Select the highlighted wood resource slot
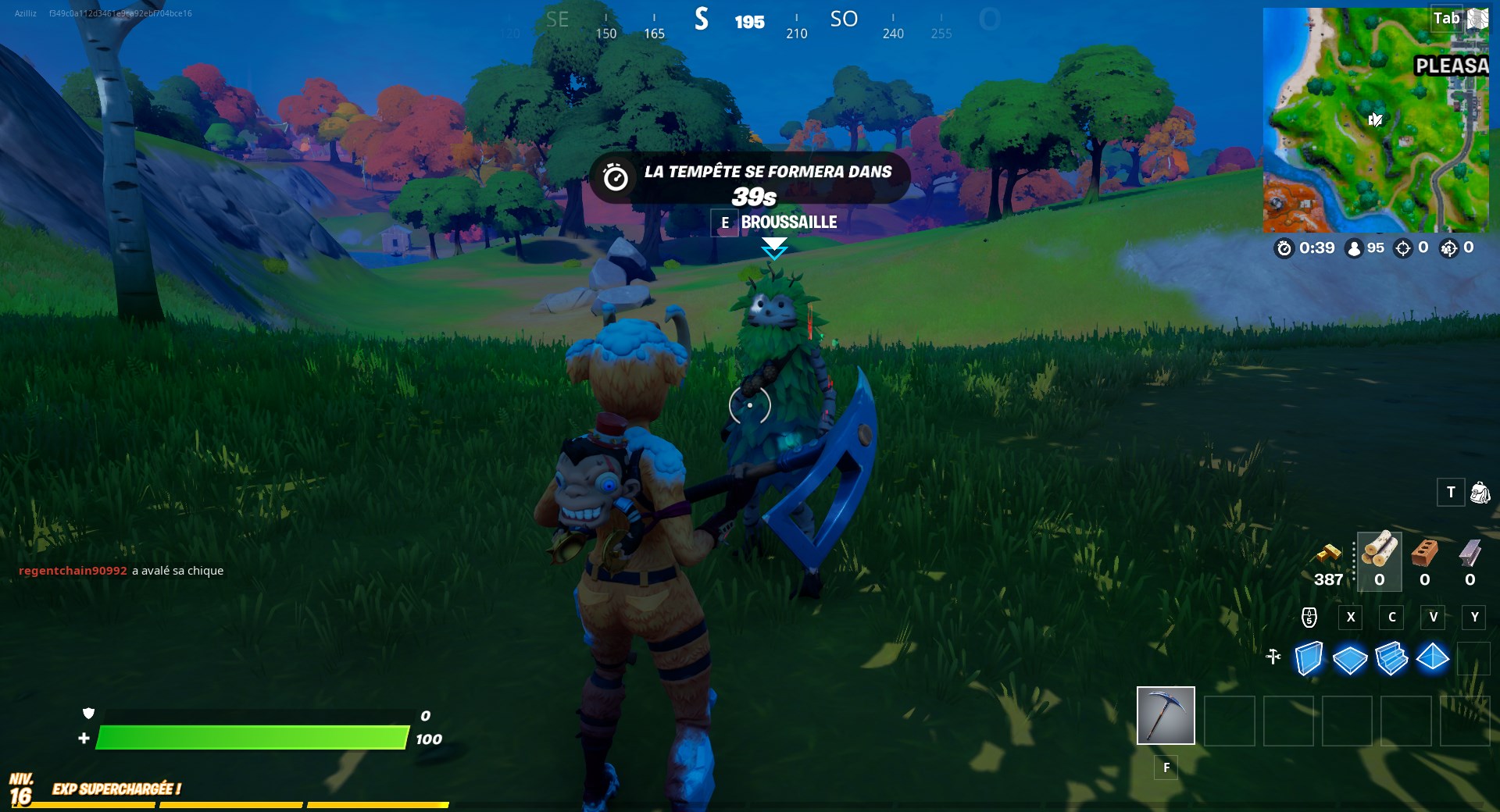The height and width of the screenshot is (812, 1500). point(1379,561)
